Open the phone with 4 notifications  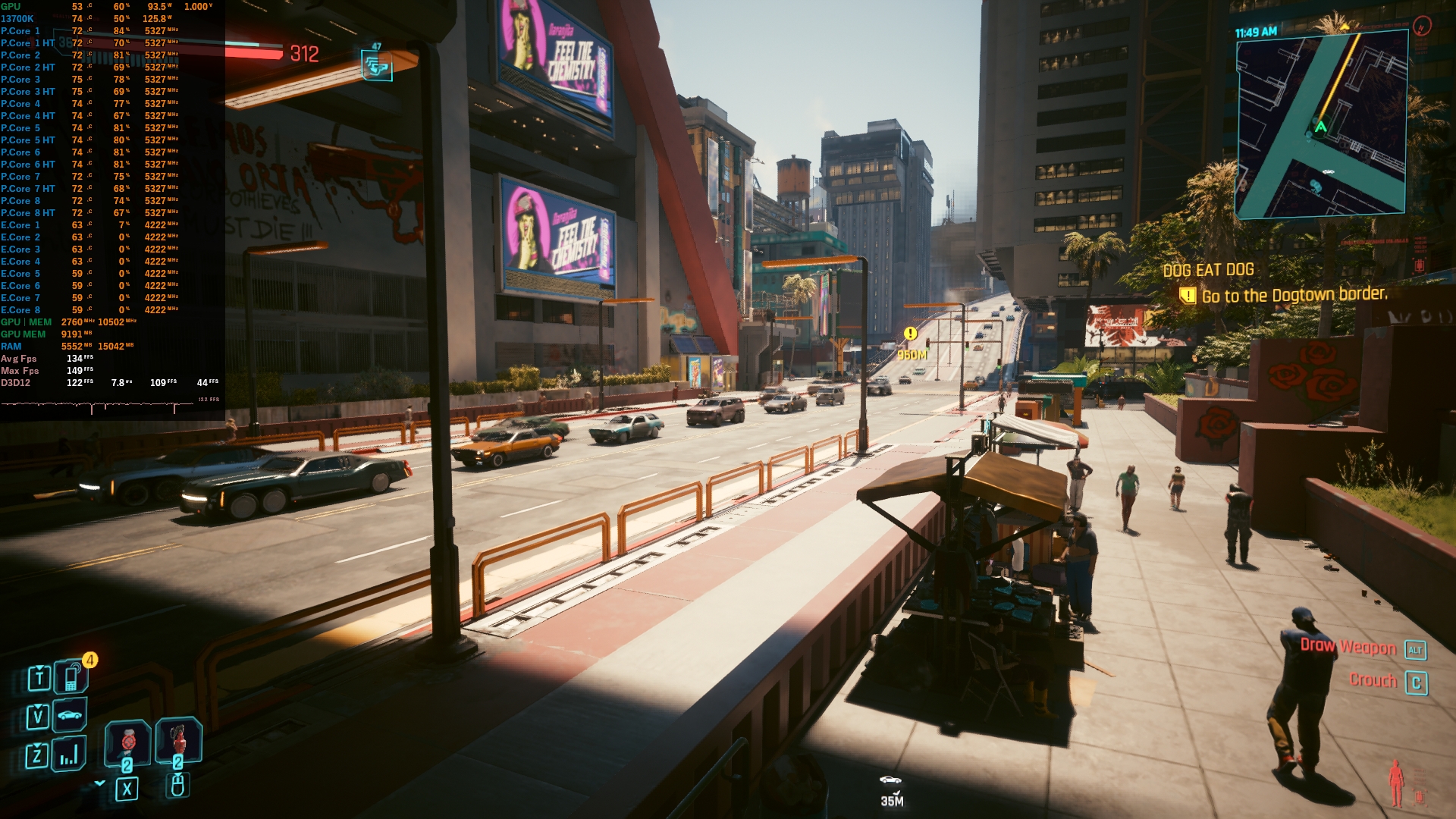tap(71, 676)
